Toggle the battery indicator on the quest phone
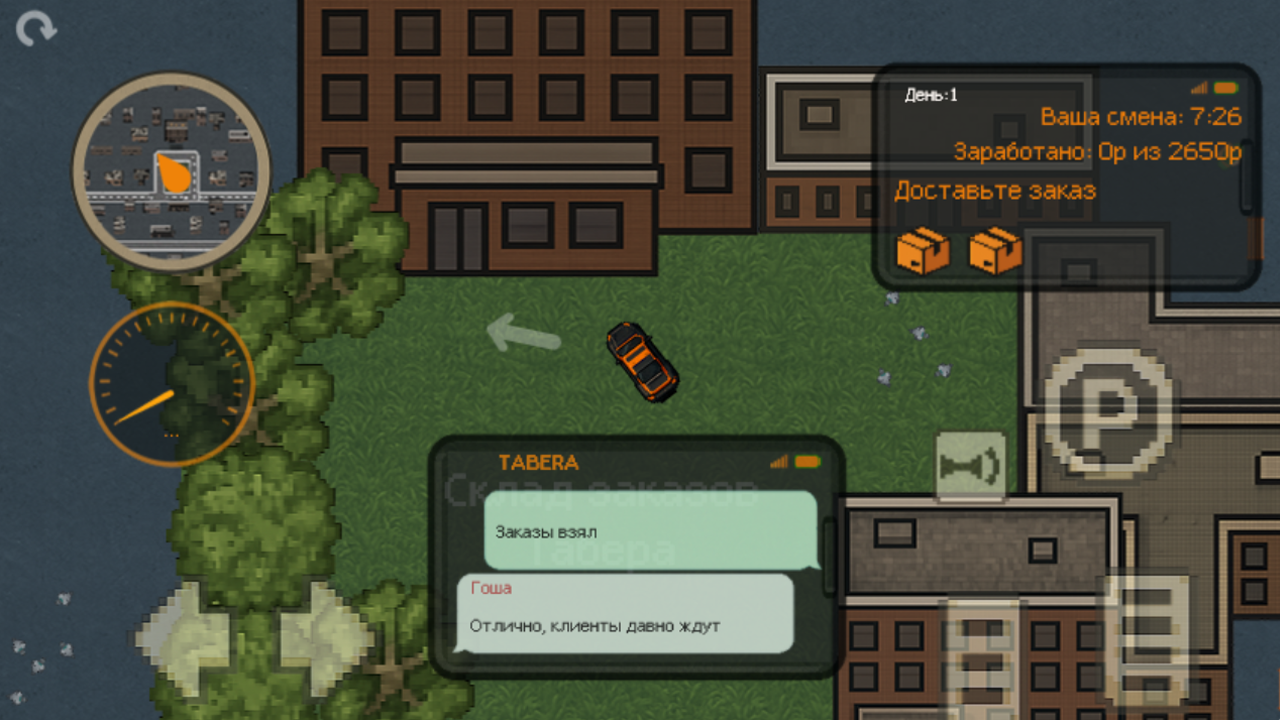 coord(1228,87)
